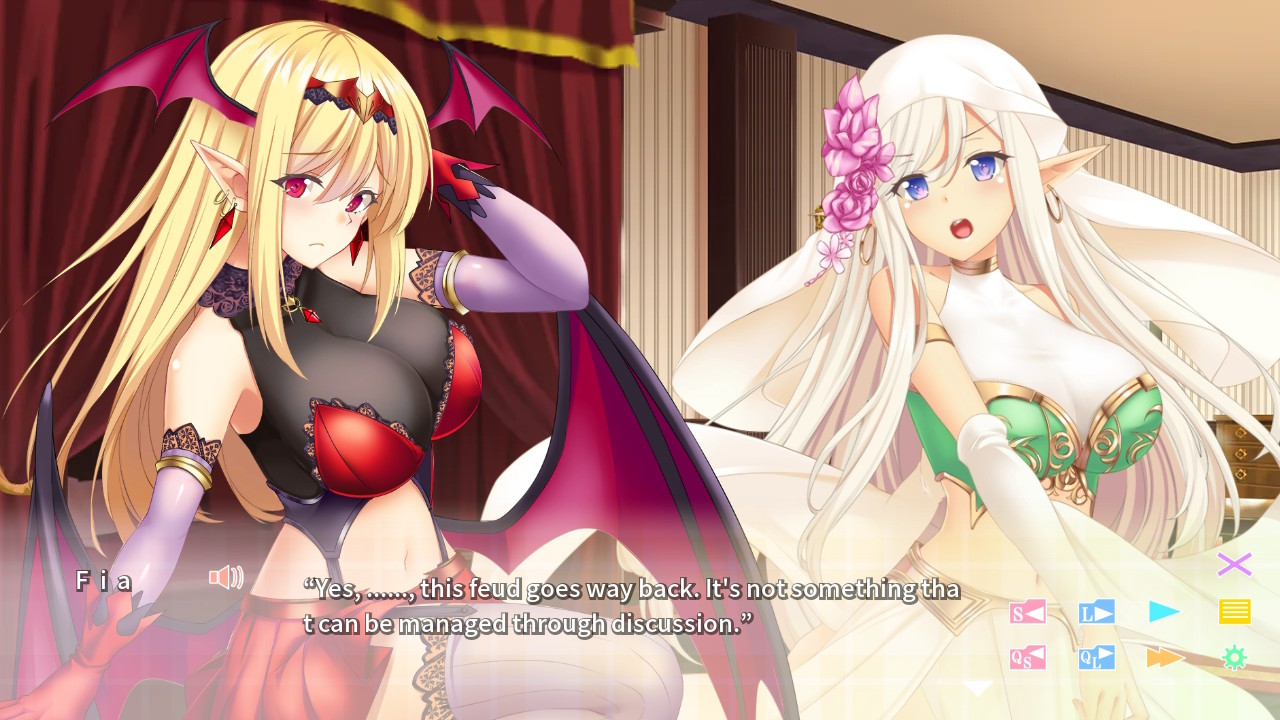Quick load your last quicksave
Image resolution: width=1280 pixels, height=720 pixels.
[x=1097, y=658]
